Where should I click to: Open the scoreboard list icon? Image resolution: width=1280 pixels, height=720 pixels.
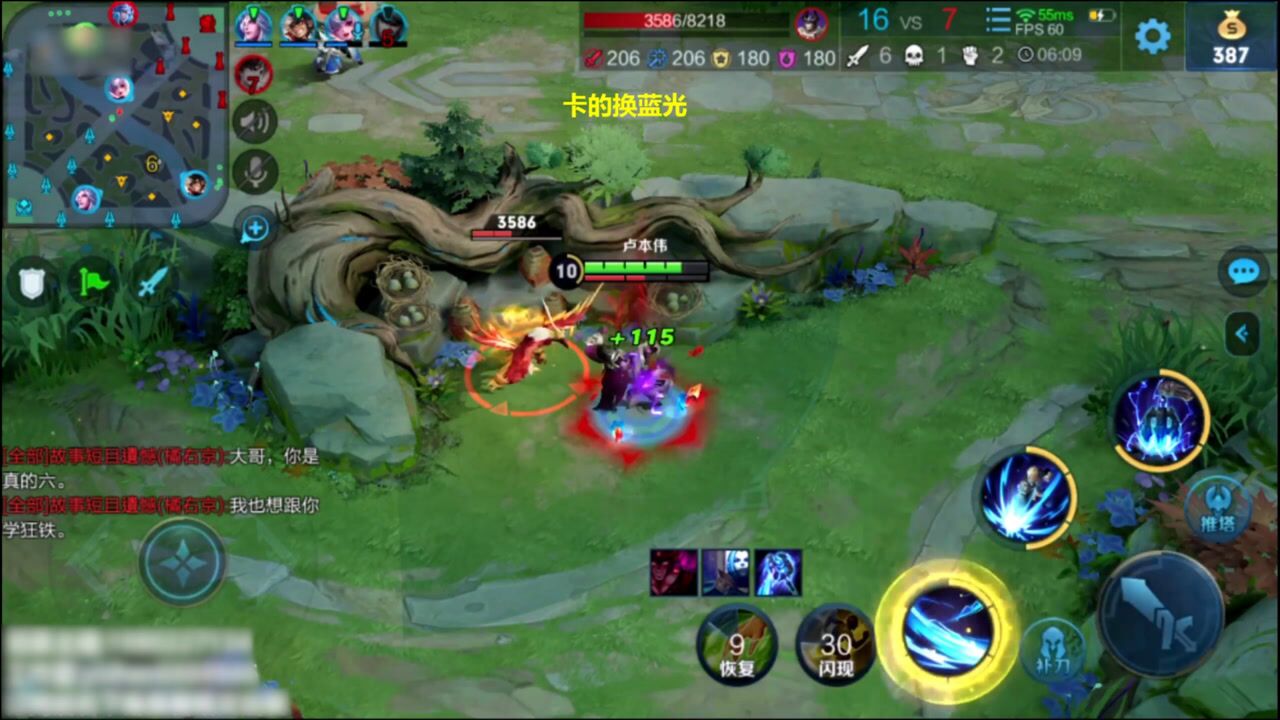click(x=997, y=20)
